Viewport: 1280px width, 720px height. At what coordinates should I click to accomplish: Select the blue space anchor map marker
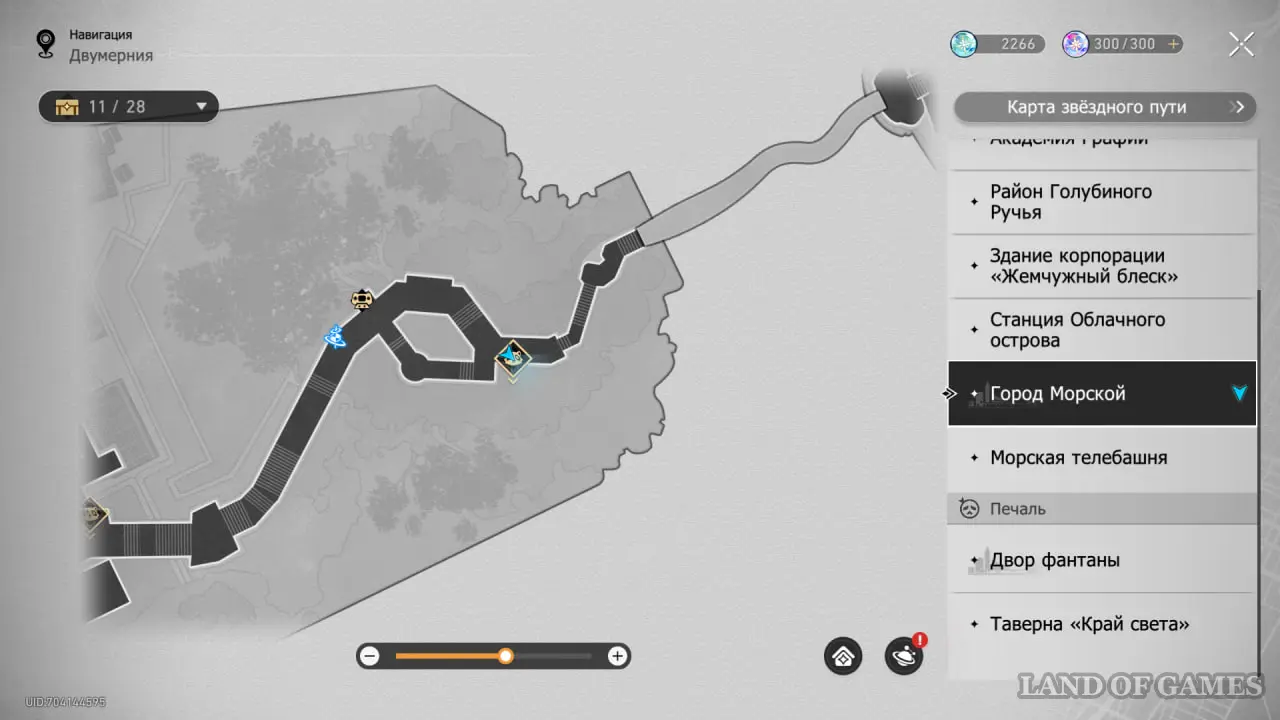pyautogui.click(x=335, y=338)
